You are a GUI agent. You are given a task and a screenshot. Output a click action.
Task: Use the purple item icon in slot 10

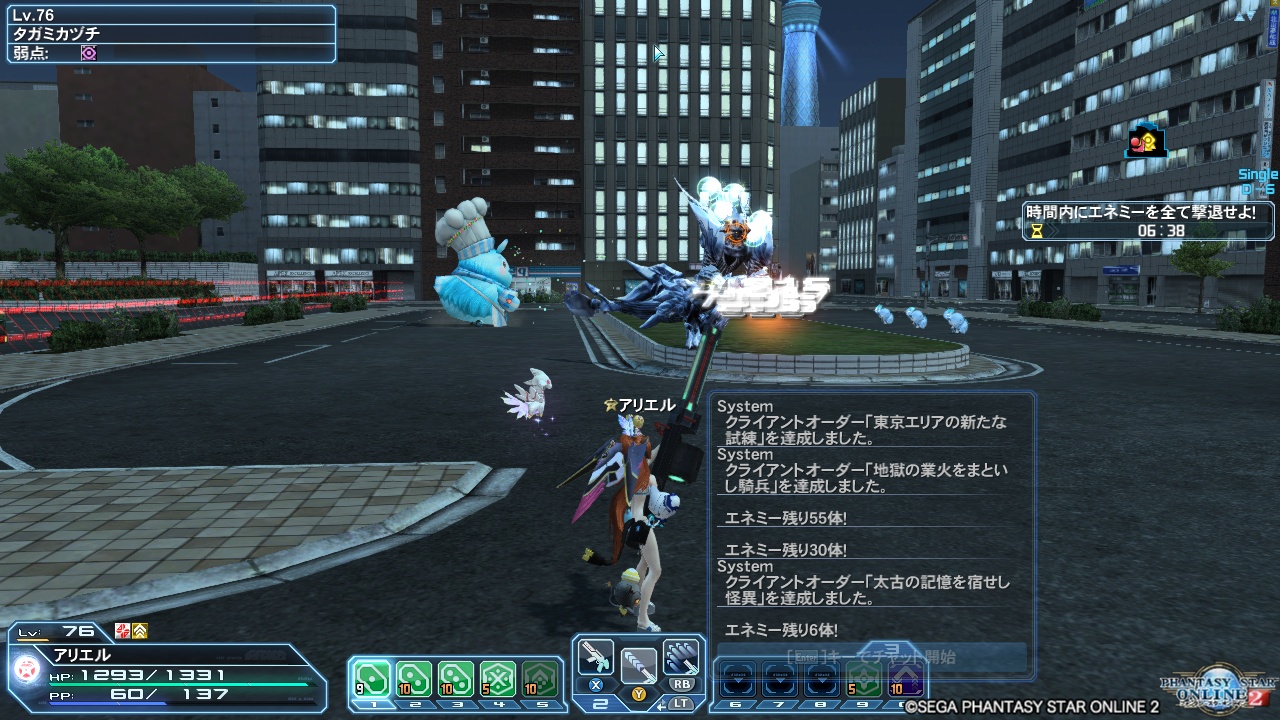tap(906, 678)
